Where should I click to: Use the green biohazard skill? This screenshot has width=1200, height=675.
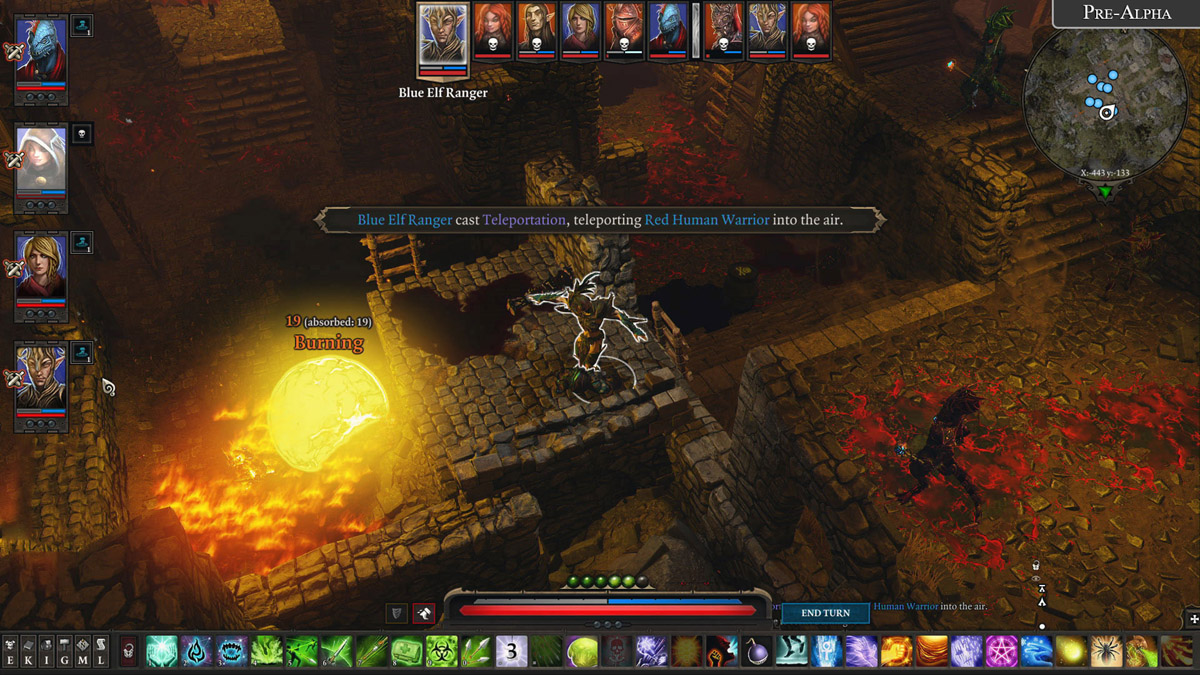442,652
